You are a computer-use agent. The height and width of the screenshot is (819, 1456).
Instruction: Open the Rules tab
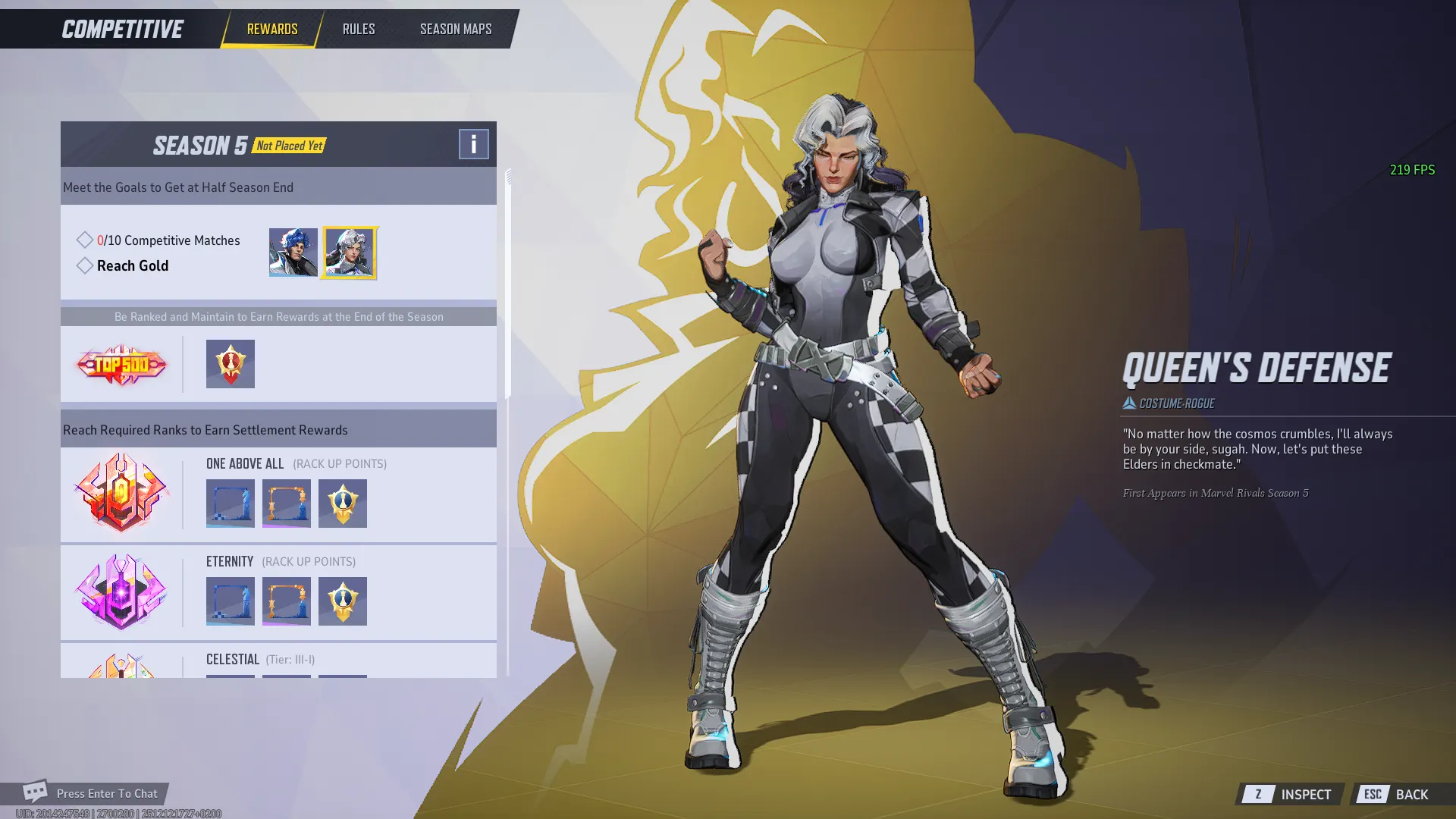tap(359, 29)
